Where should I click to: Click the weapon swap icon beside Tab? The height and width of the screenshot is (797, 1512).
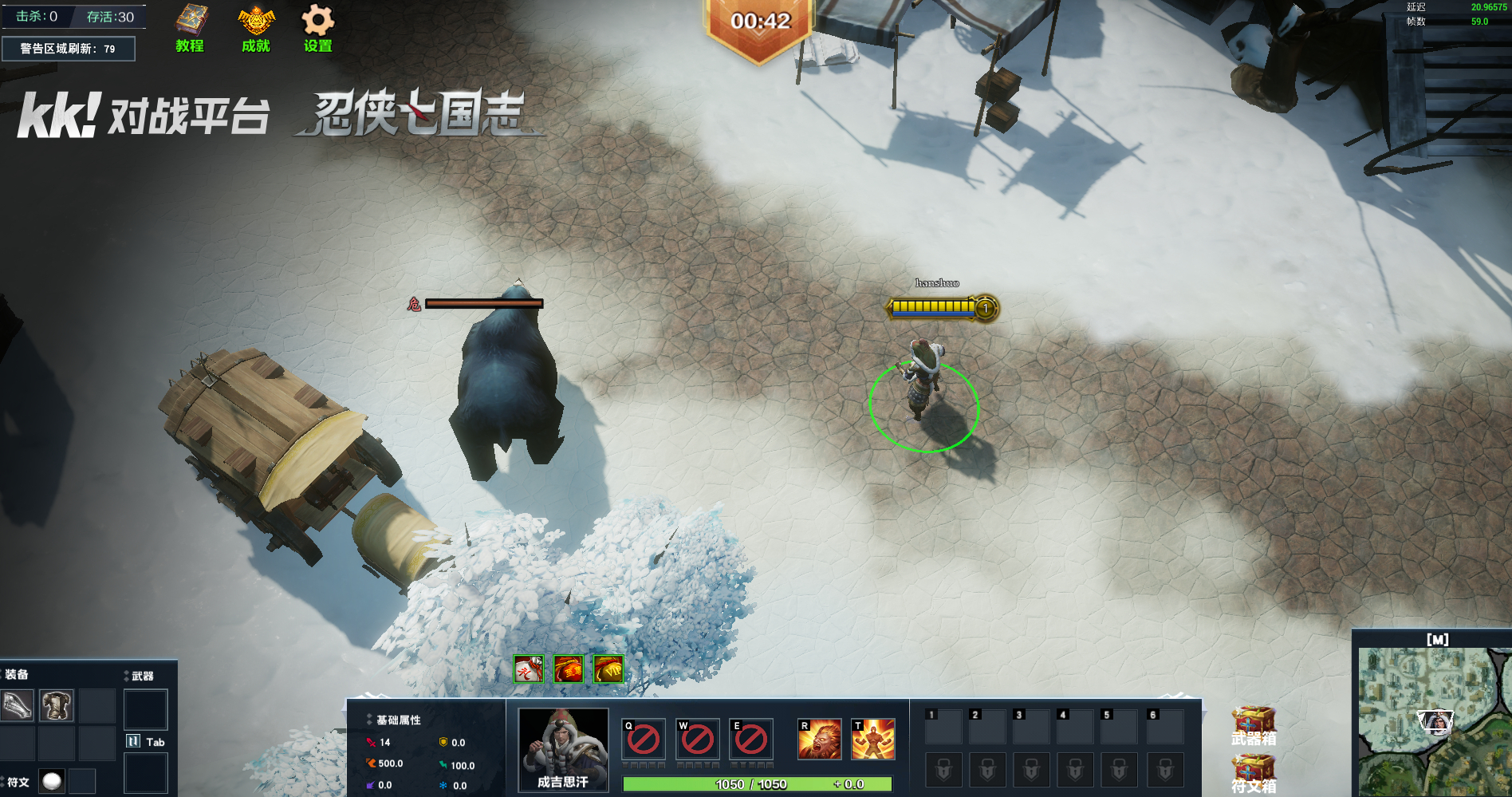point(133,741)
